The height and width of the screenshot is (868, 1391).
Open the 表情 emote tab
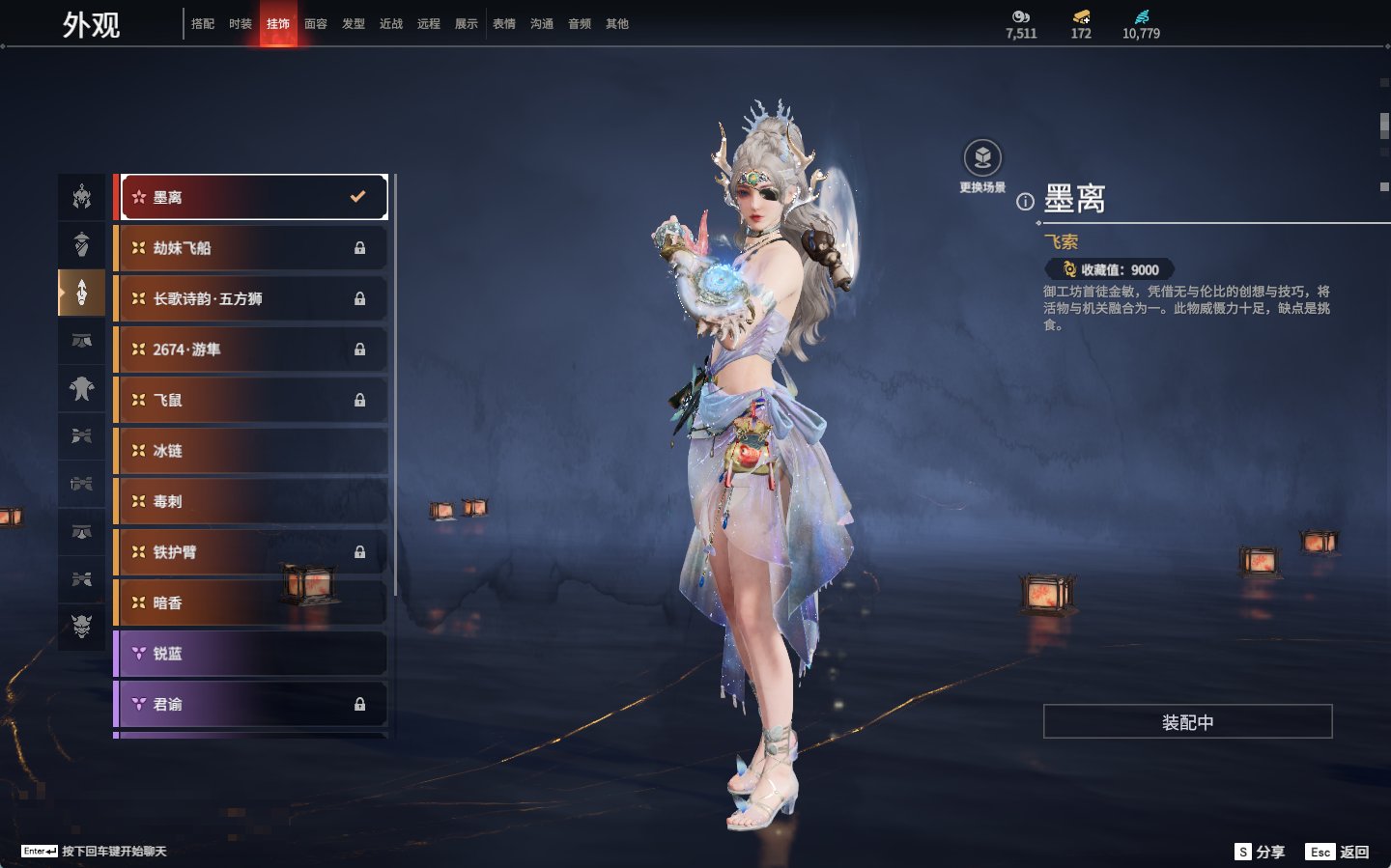(504, 24)
